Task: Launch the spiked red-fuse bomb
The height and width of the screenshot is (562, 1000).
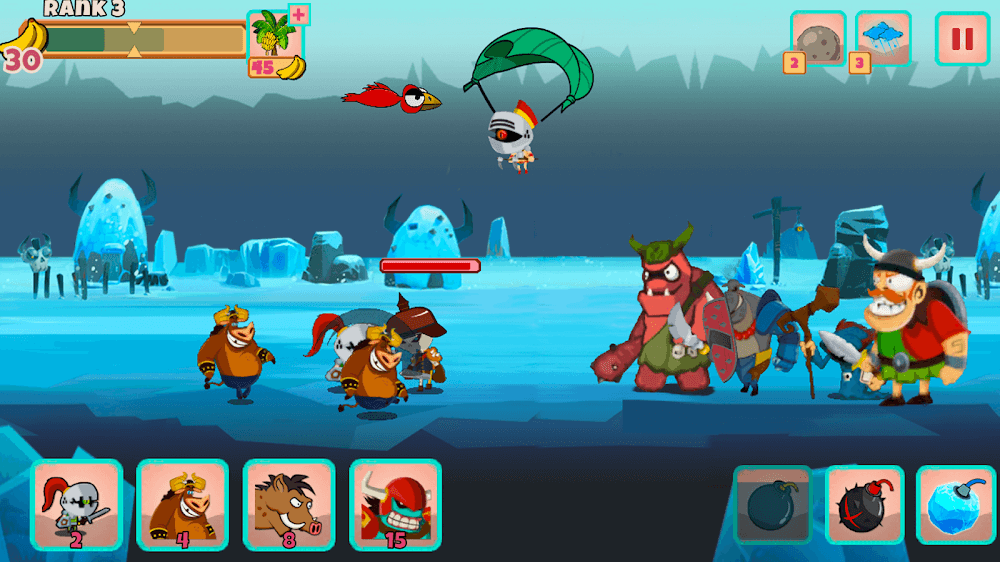Action: pos(864,505)
